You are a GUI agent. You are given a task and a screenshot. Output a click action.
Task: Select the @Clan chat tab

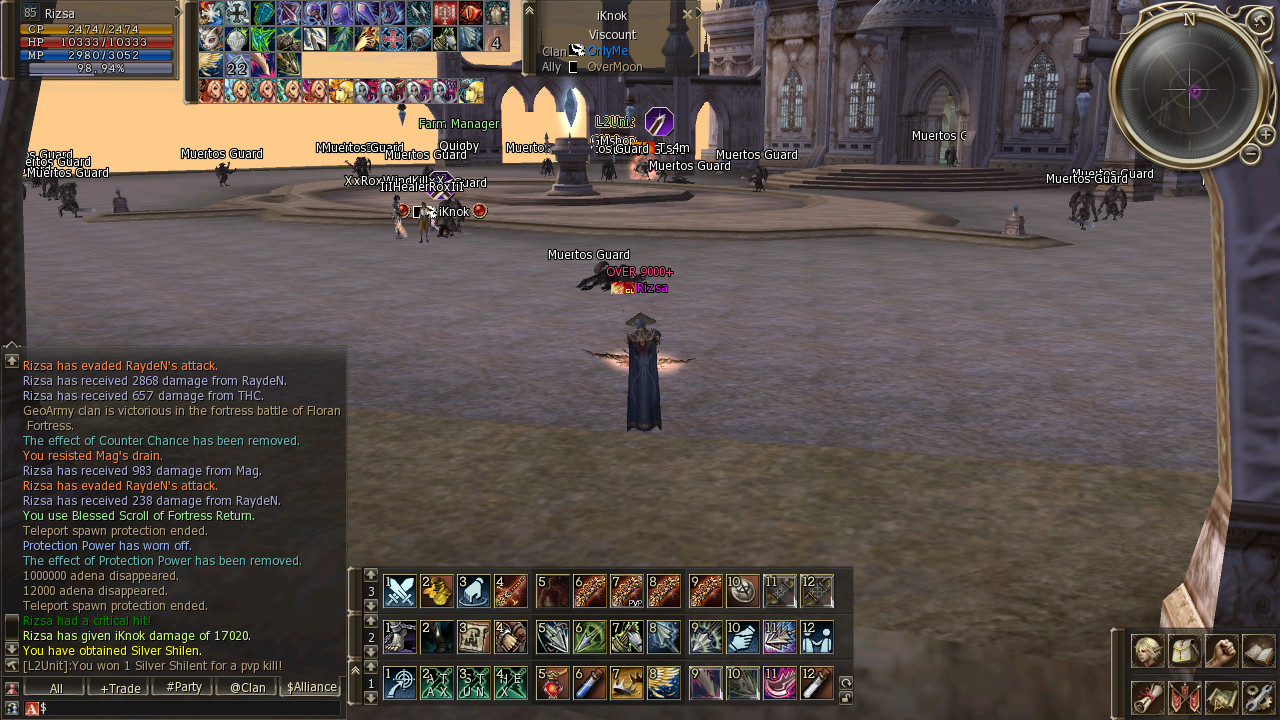pyautogui.click(x=247, y=688)
